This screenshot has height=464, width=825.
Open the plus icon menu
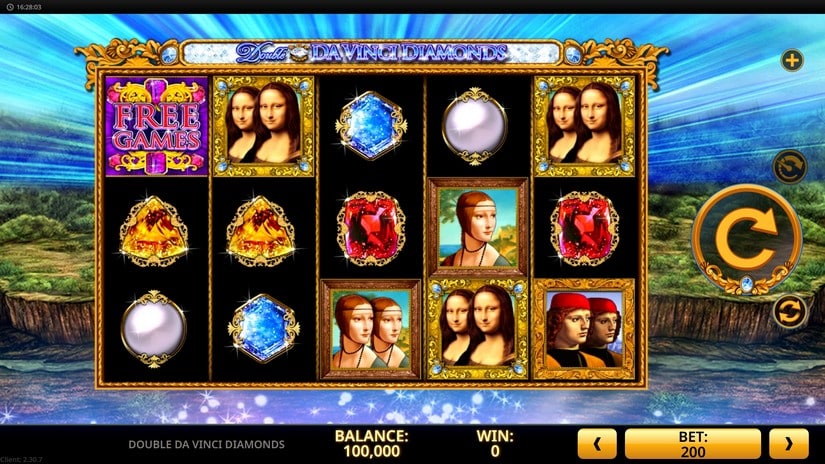click(x=792, y=61)
